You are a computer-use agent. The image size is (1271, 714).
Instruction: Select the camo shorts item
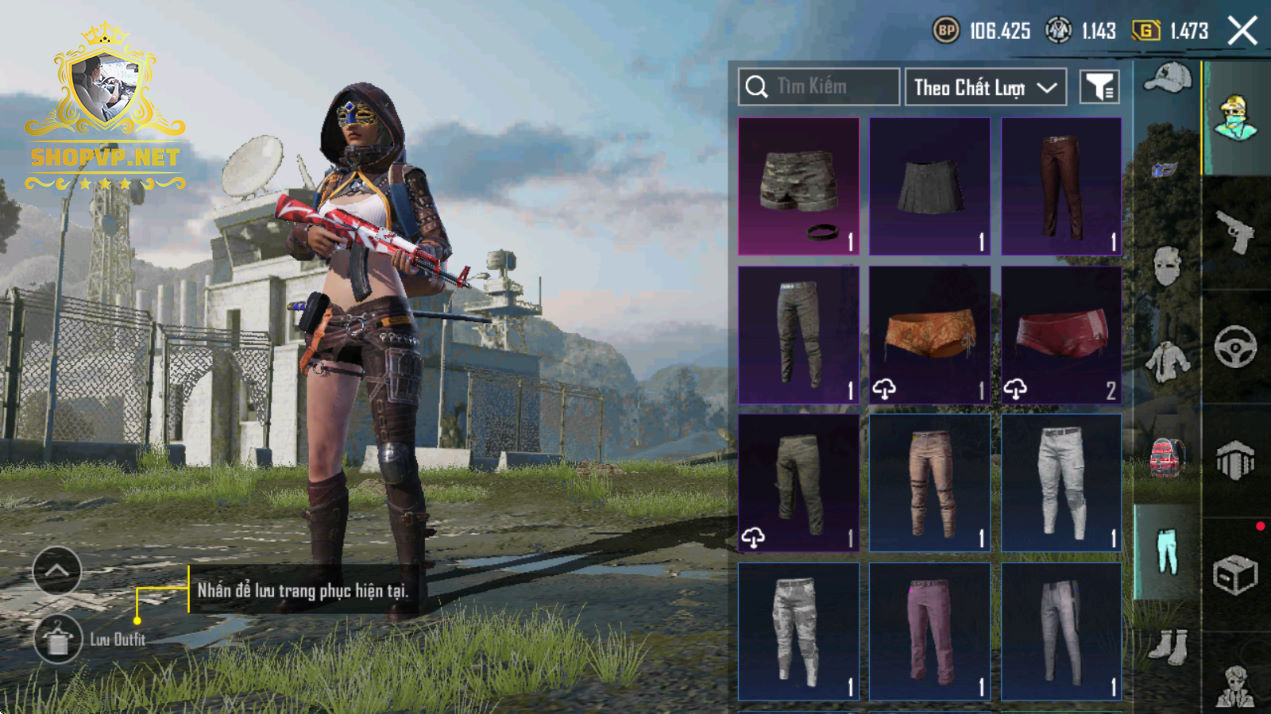coord(798,186)
